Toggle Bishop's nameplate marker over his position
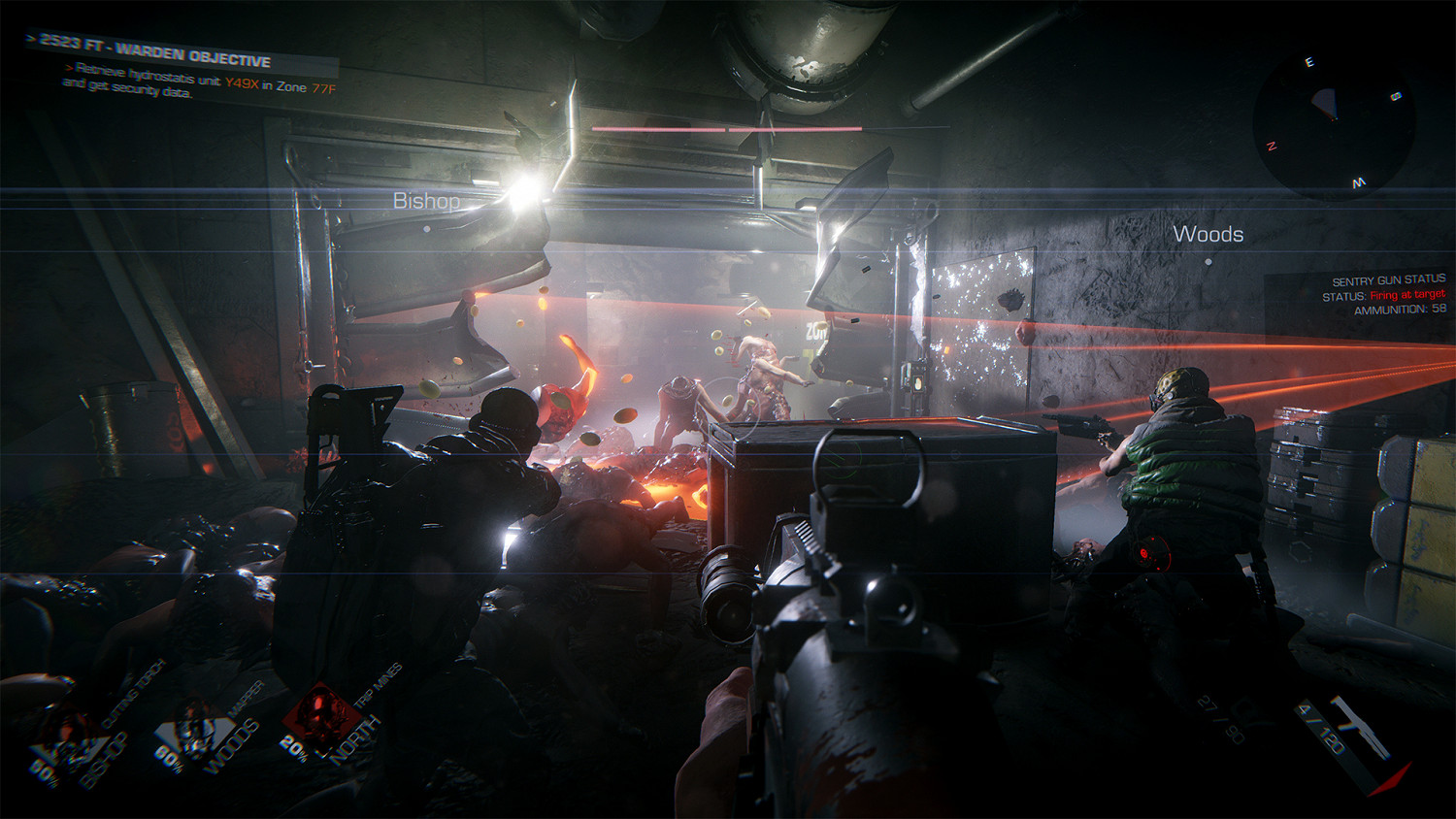Viewport: 1456px width, 819px height. [428, 202]
